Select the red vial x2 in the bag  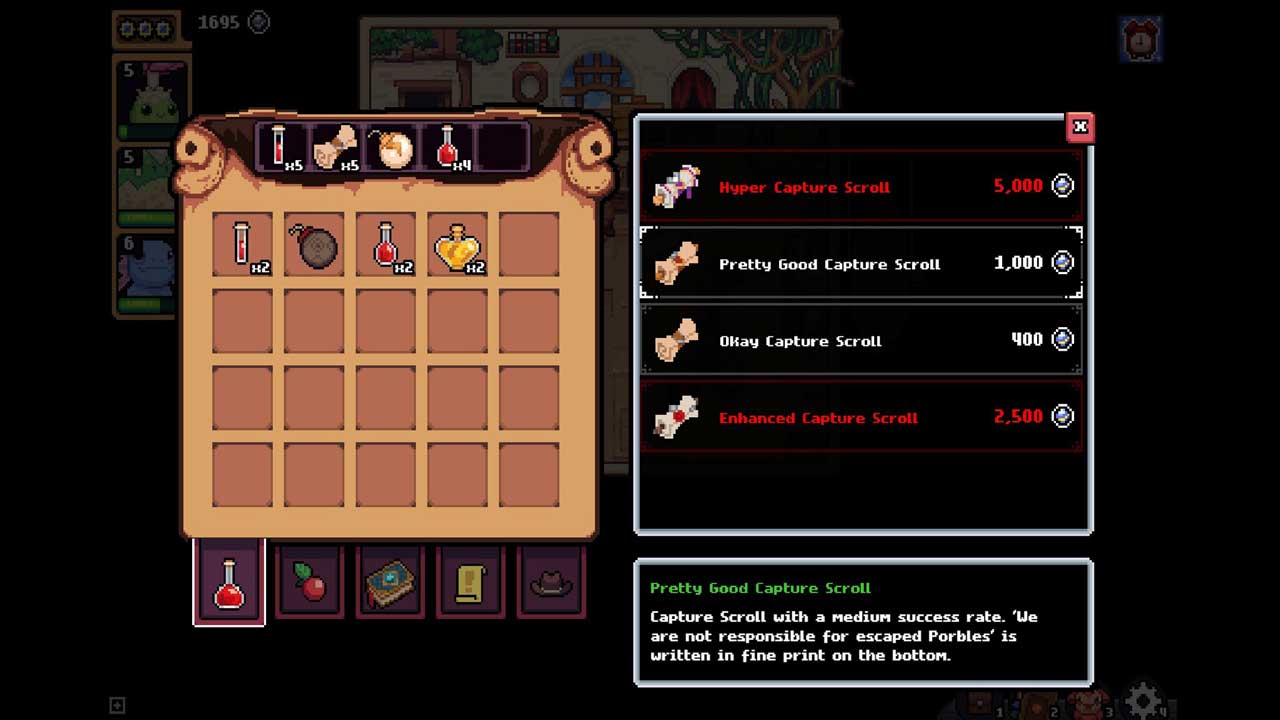(x=243, y=245)
